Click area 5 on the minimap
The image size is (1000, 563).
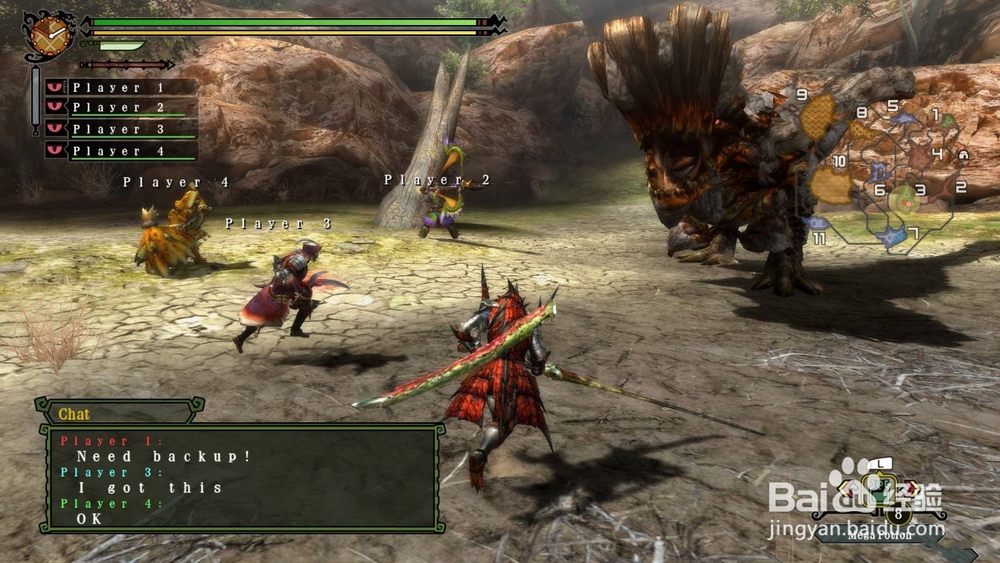click(x=903, y=118)
